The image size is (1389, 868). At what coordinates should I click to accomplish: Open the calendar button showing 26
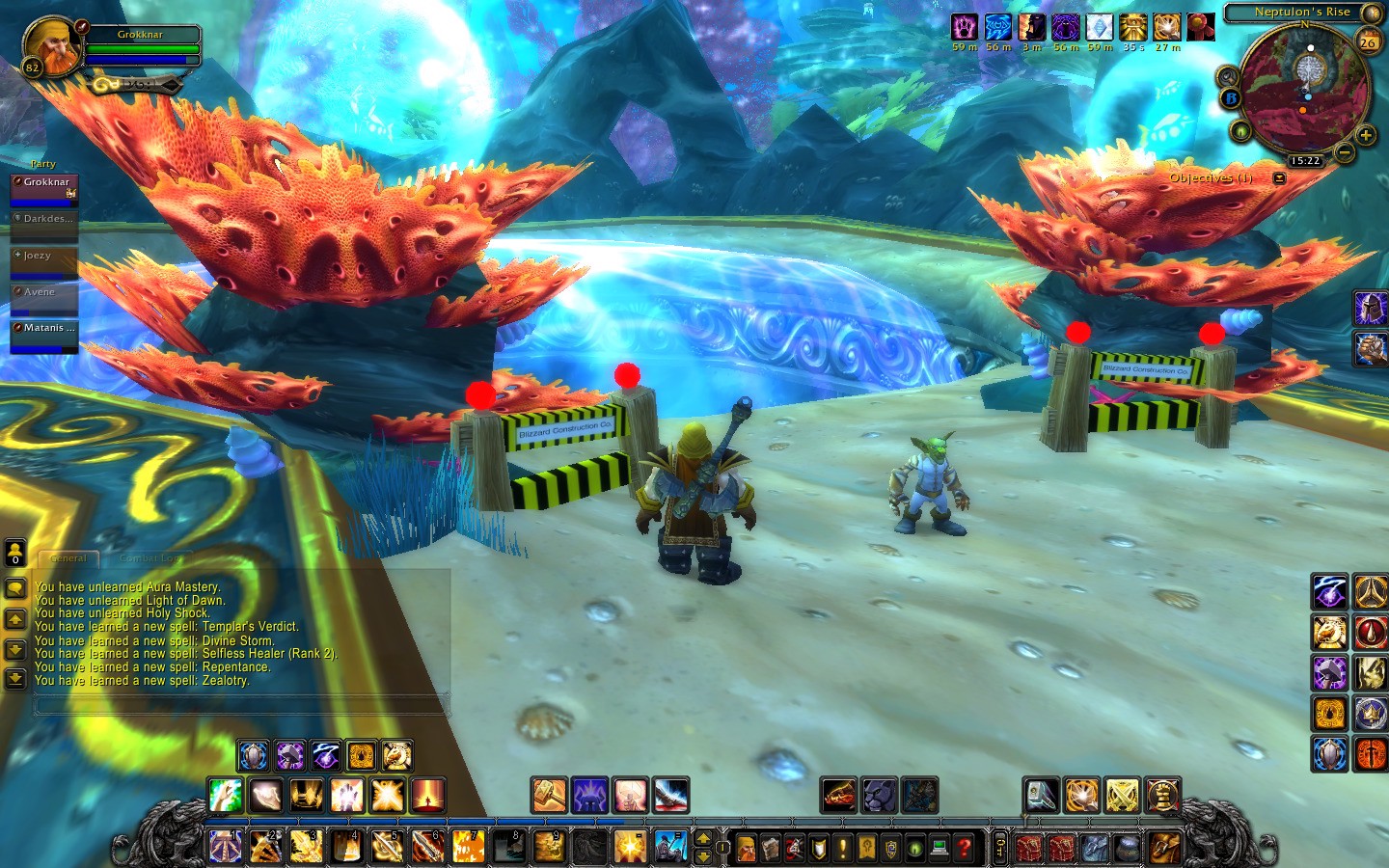(1368, 41)
